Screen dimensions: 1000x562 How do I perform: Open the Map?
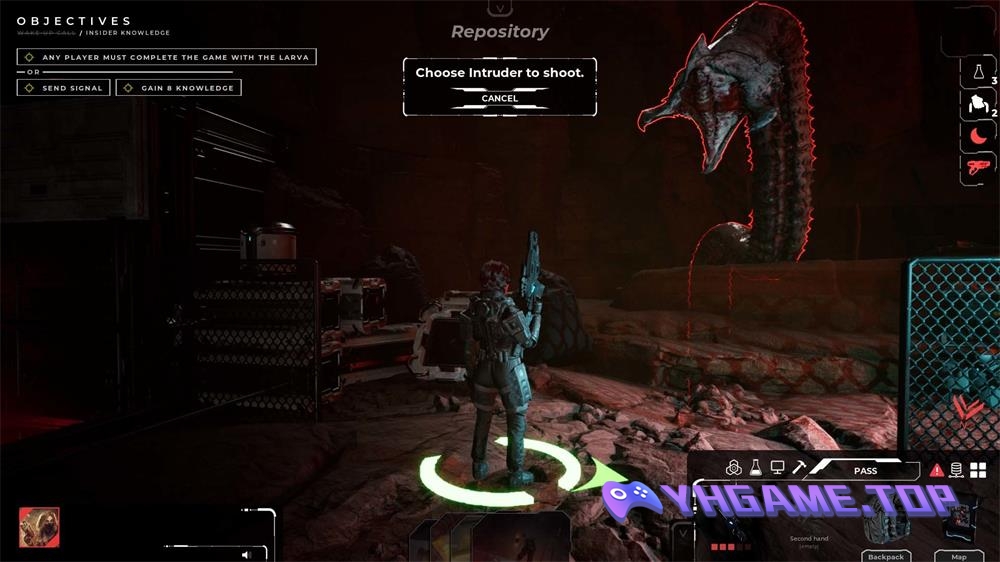[x=958, y=556]
